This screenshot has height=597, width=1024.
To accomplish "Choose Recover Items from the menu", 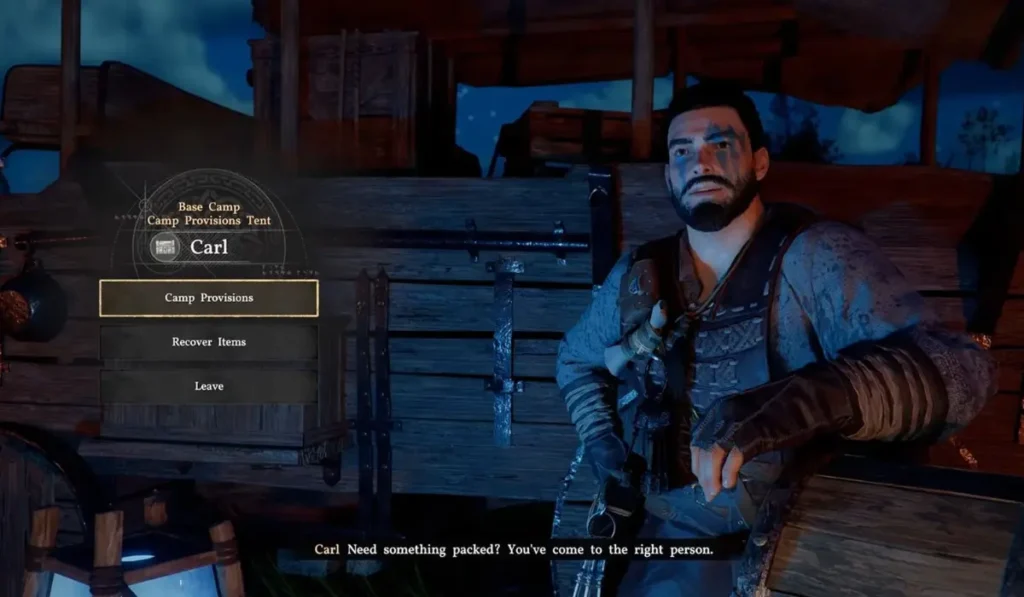I will pyautogui.click(x=209, y=342).
